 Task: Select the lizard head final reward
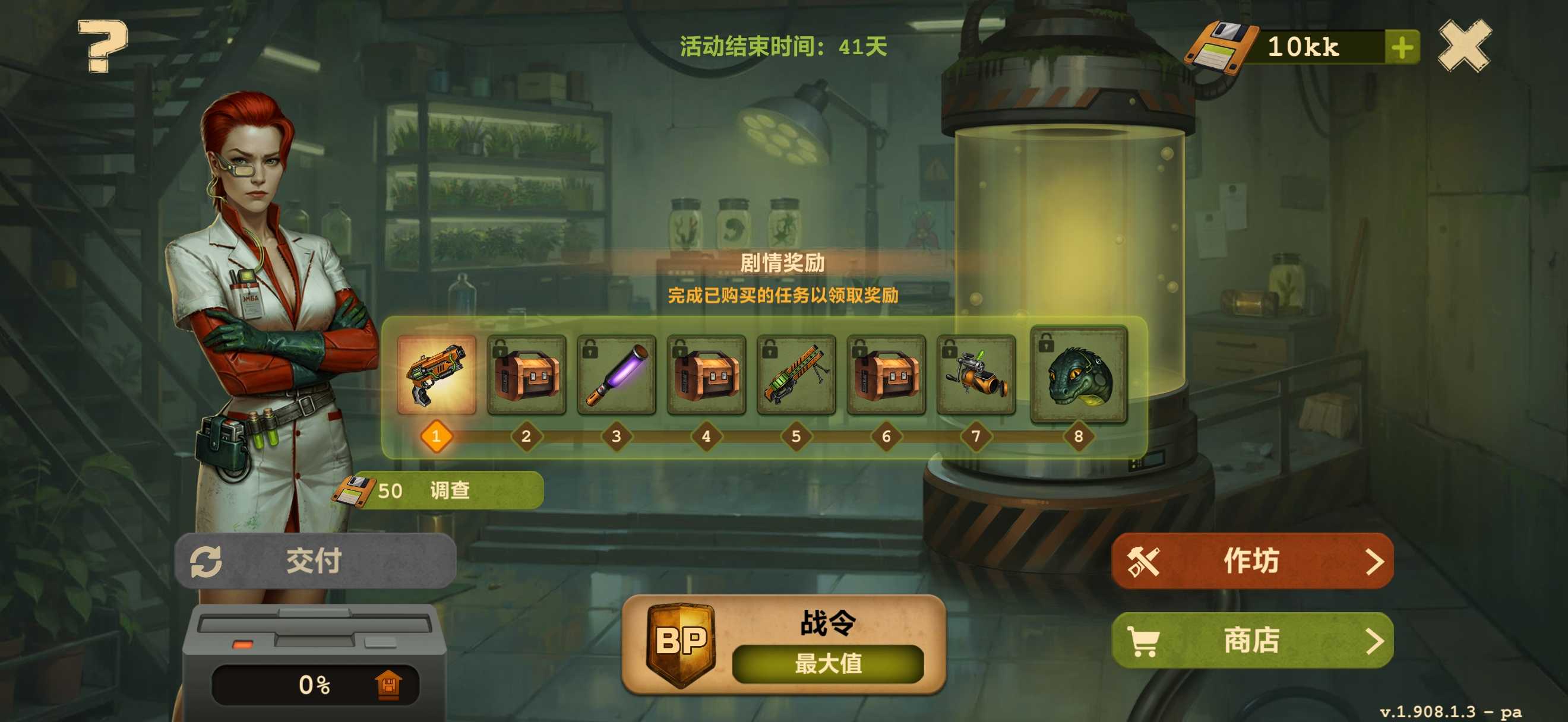pos(1078,375)
